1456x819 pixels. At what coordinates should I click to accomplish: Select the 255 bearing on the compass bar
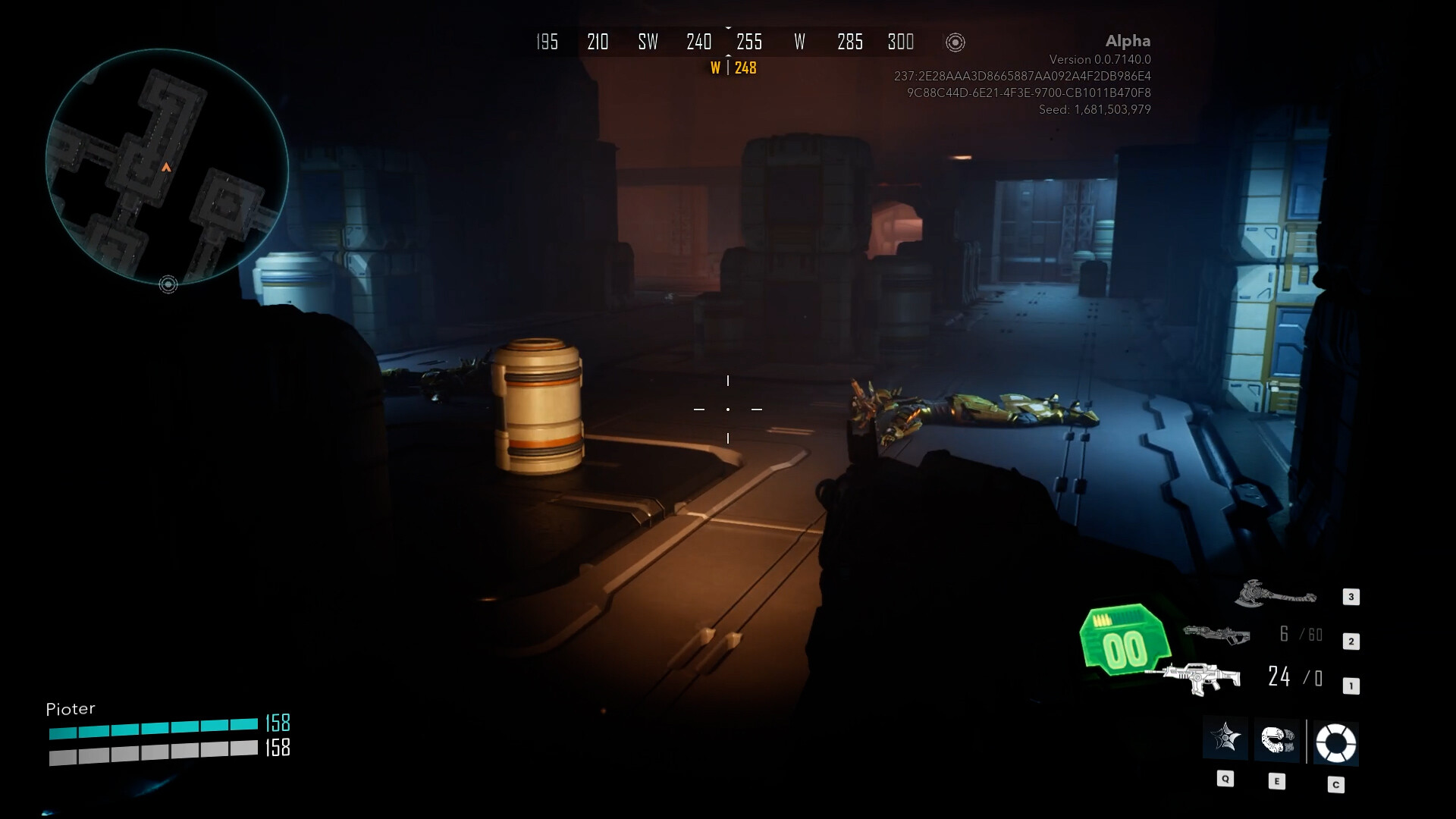click(750, 42)
